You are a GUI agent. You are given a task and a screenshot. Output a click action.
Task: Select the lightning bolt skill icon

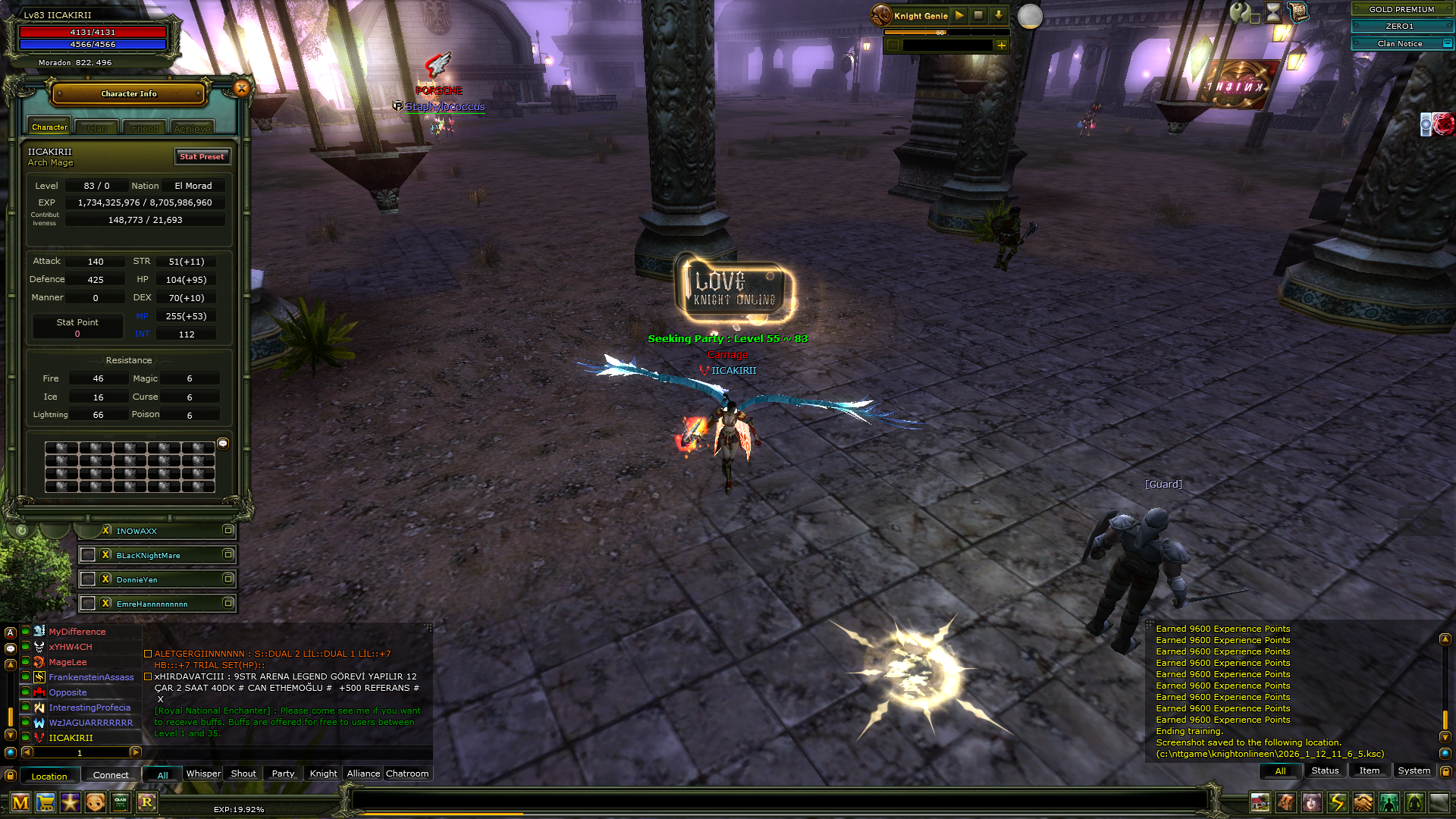pos(1337,802)
